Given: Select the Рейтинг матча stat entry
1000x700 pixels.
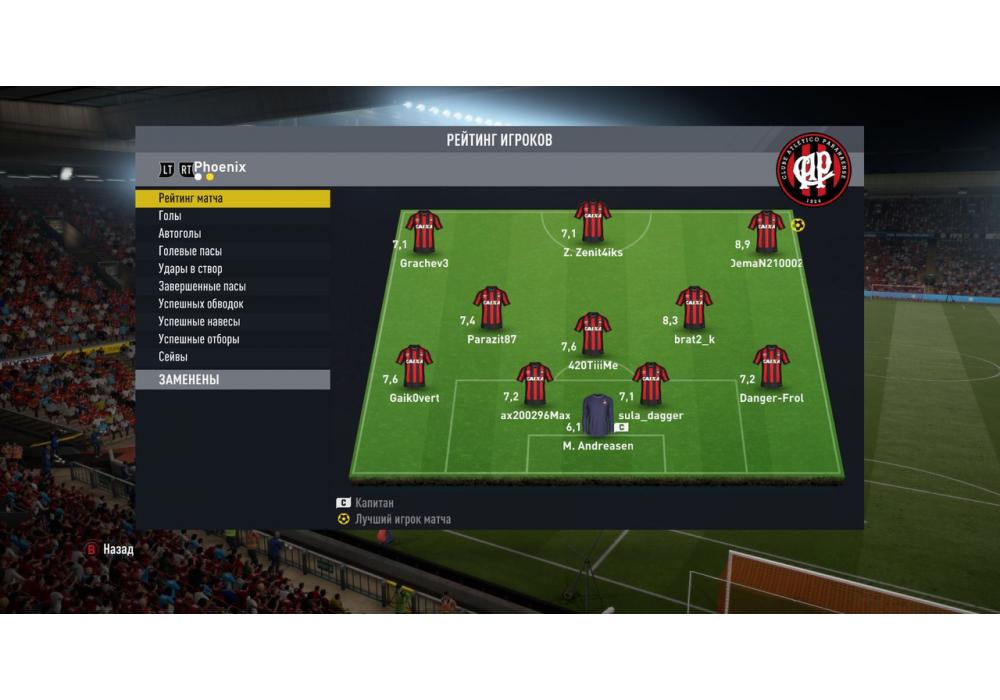Looking at the screenshot, I should click(x=232, y=199).
